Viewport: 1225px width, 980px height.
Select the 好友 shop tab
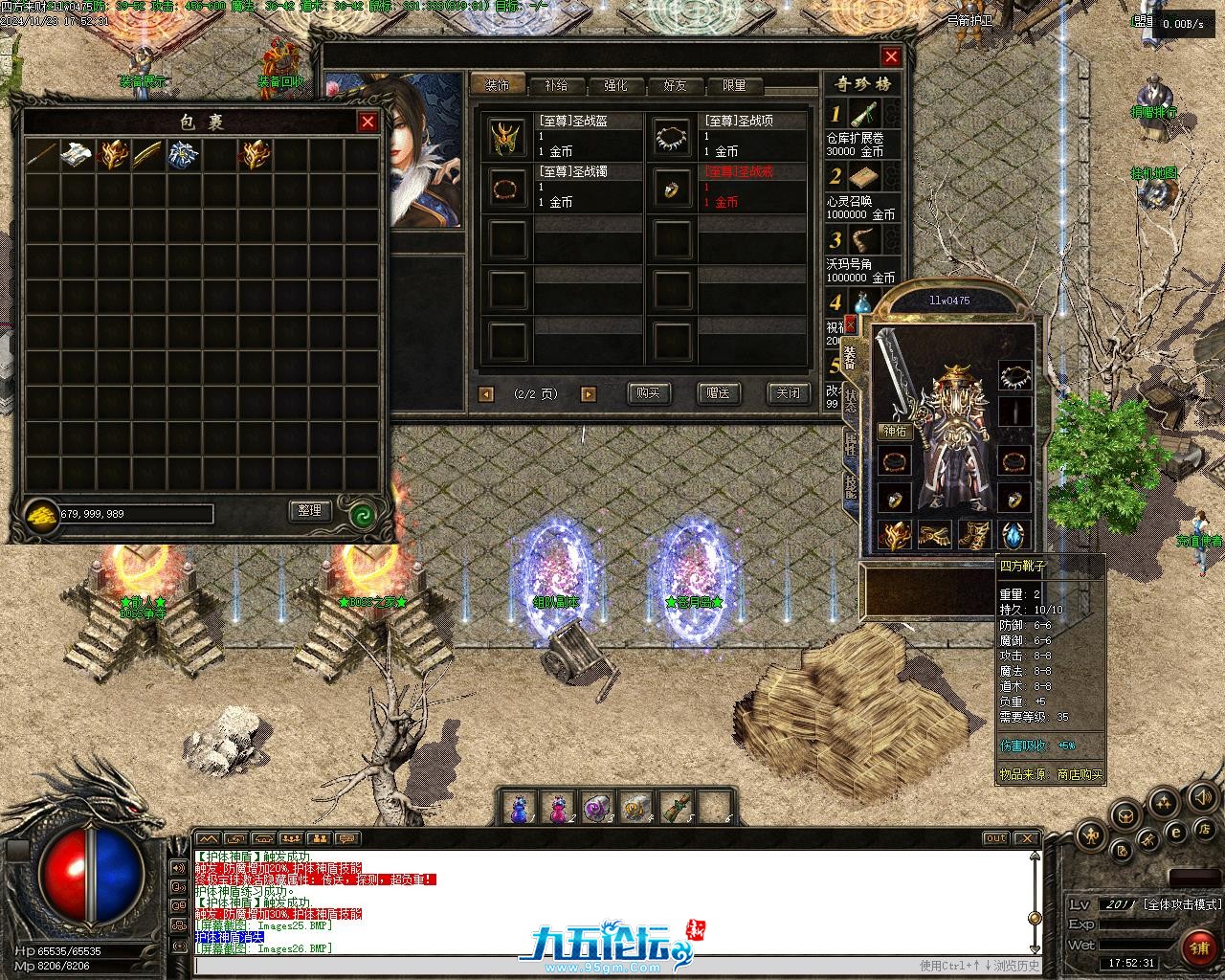pyautogui.click(x=675, y=85)
